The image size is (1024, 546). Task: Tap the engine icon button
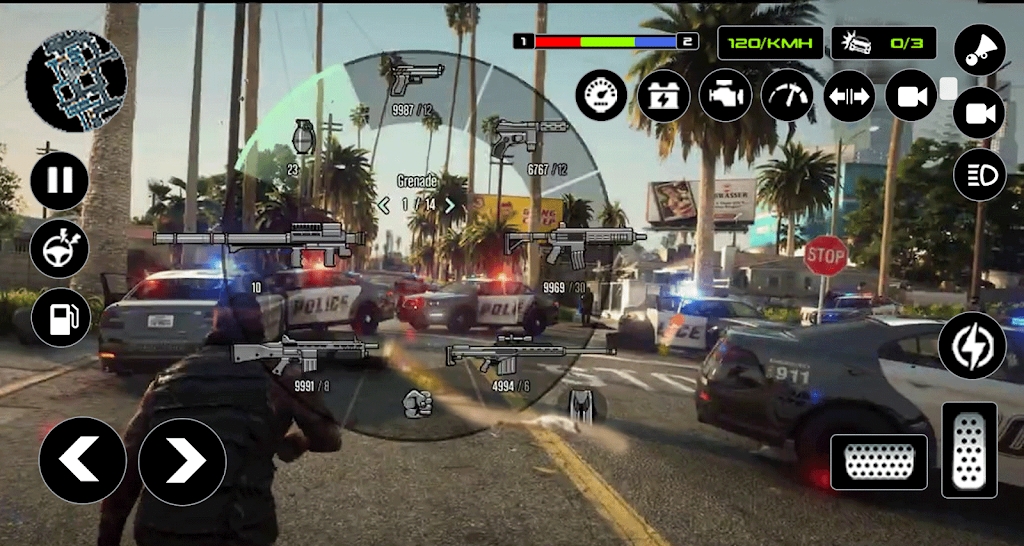coord(725,96)
